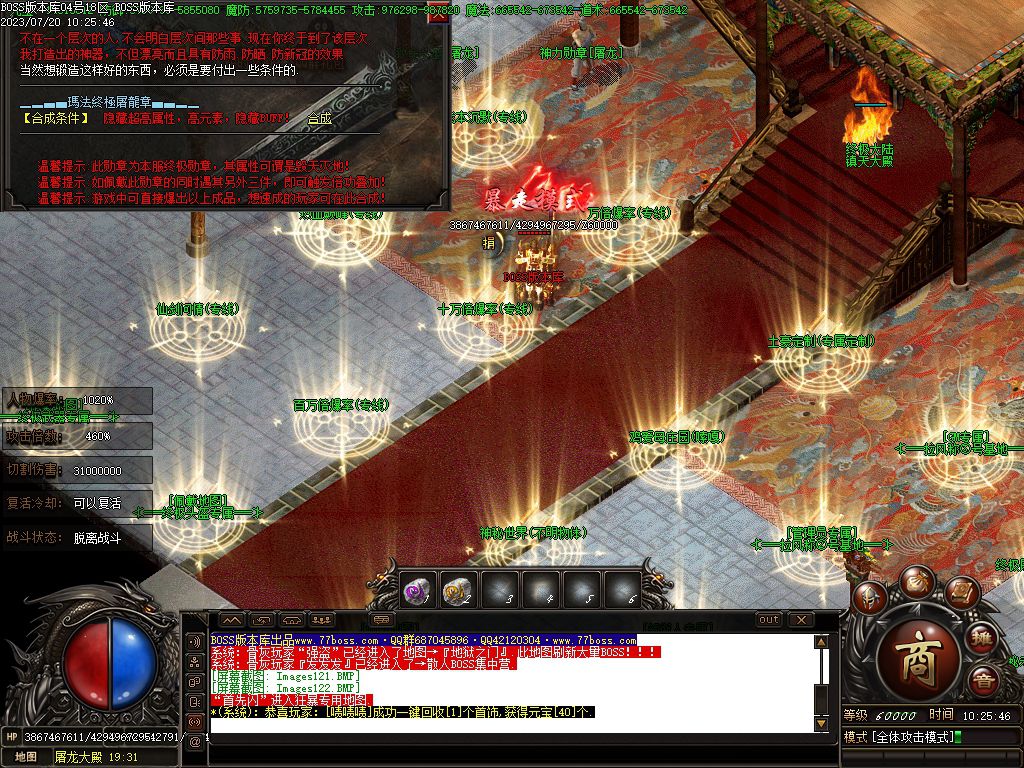
Task: Click the 音 sound round button
Action: (x=984, y=681)
